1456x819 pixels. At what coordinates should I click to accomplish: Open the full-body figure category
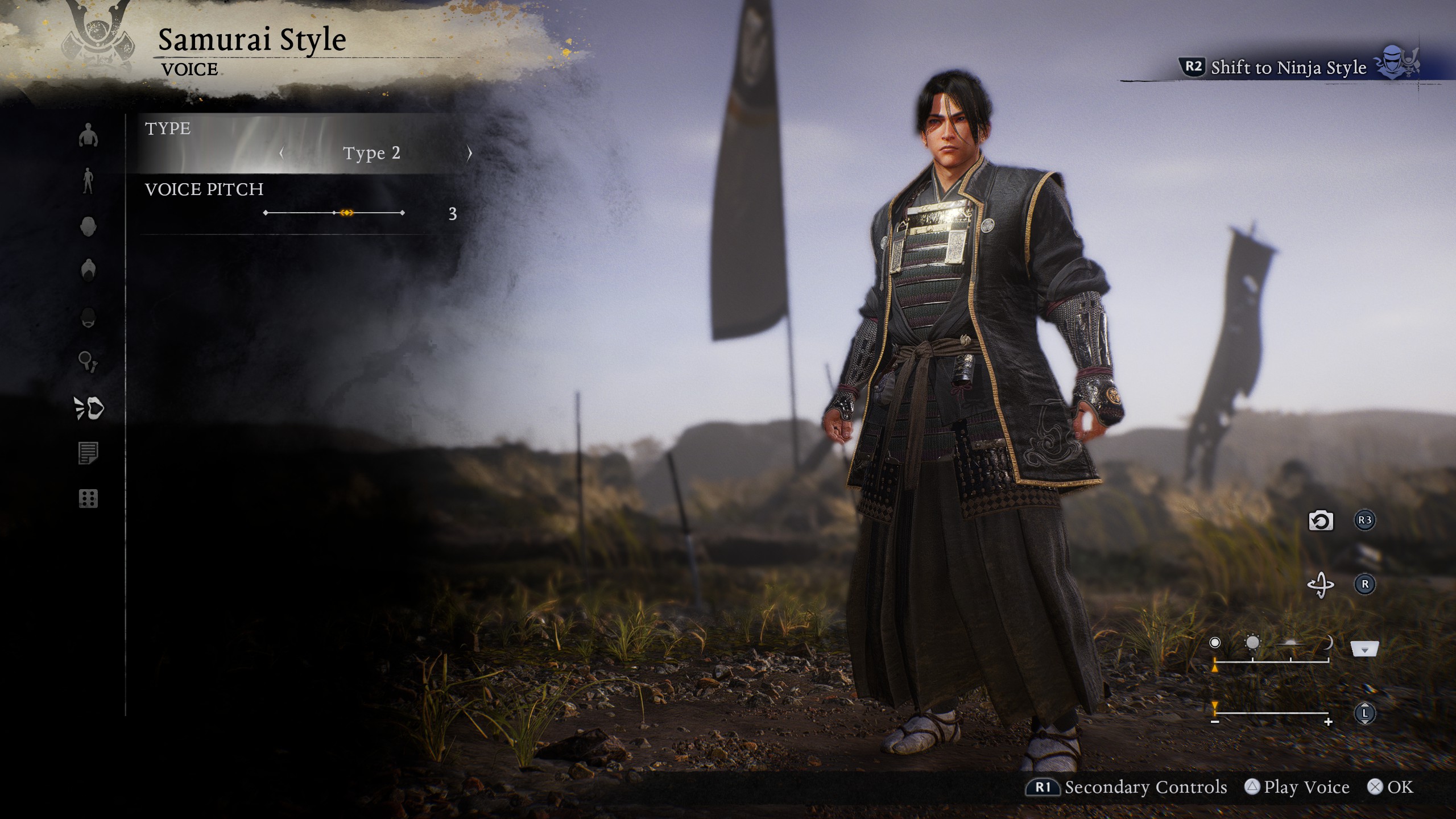(x=88, y=181)
